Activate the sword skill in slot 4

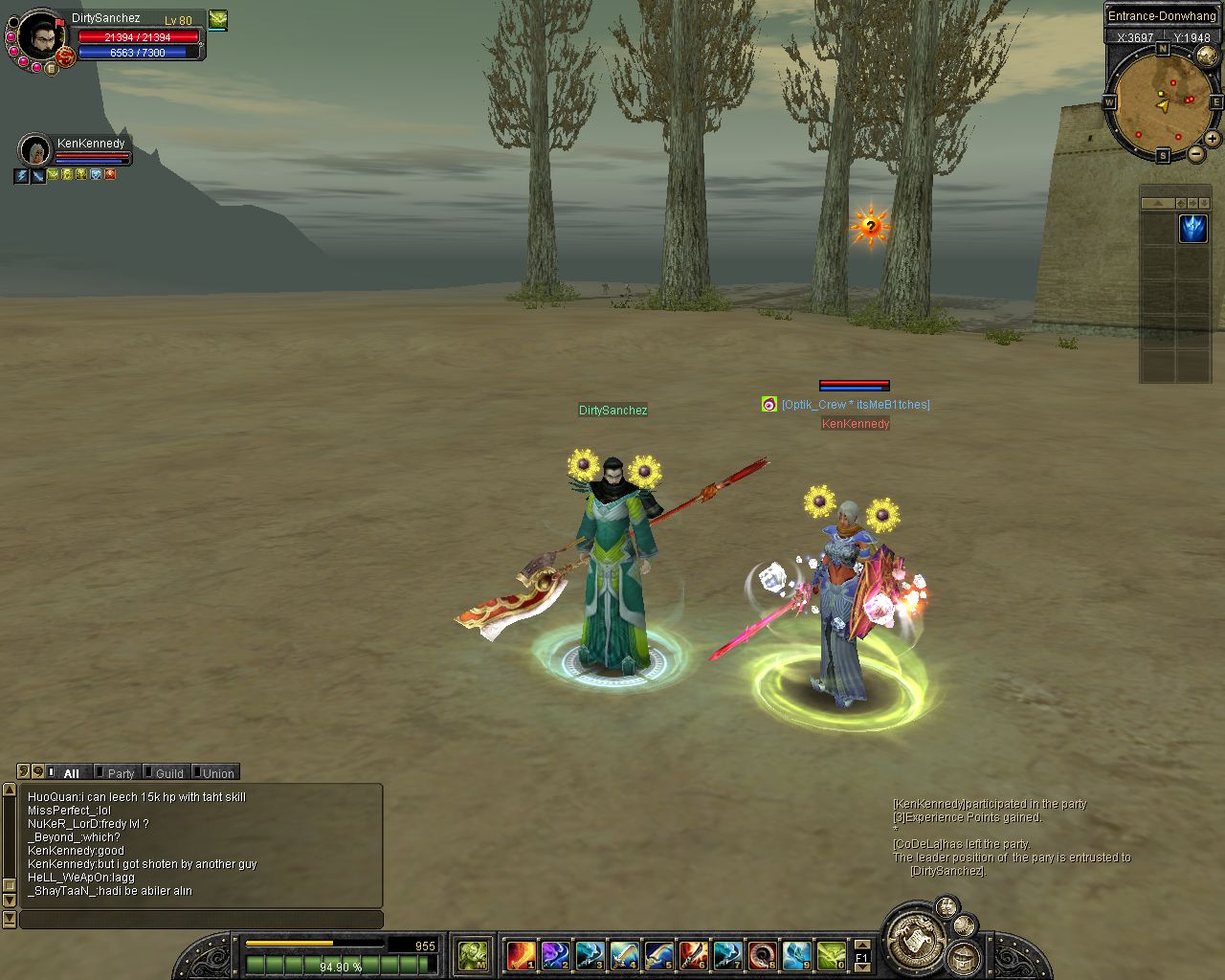click(625, 955)
